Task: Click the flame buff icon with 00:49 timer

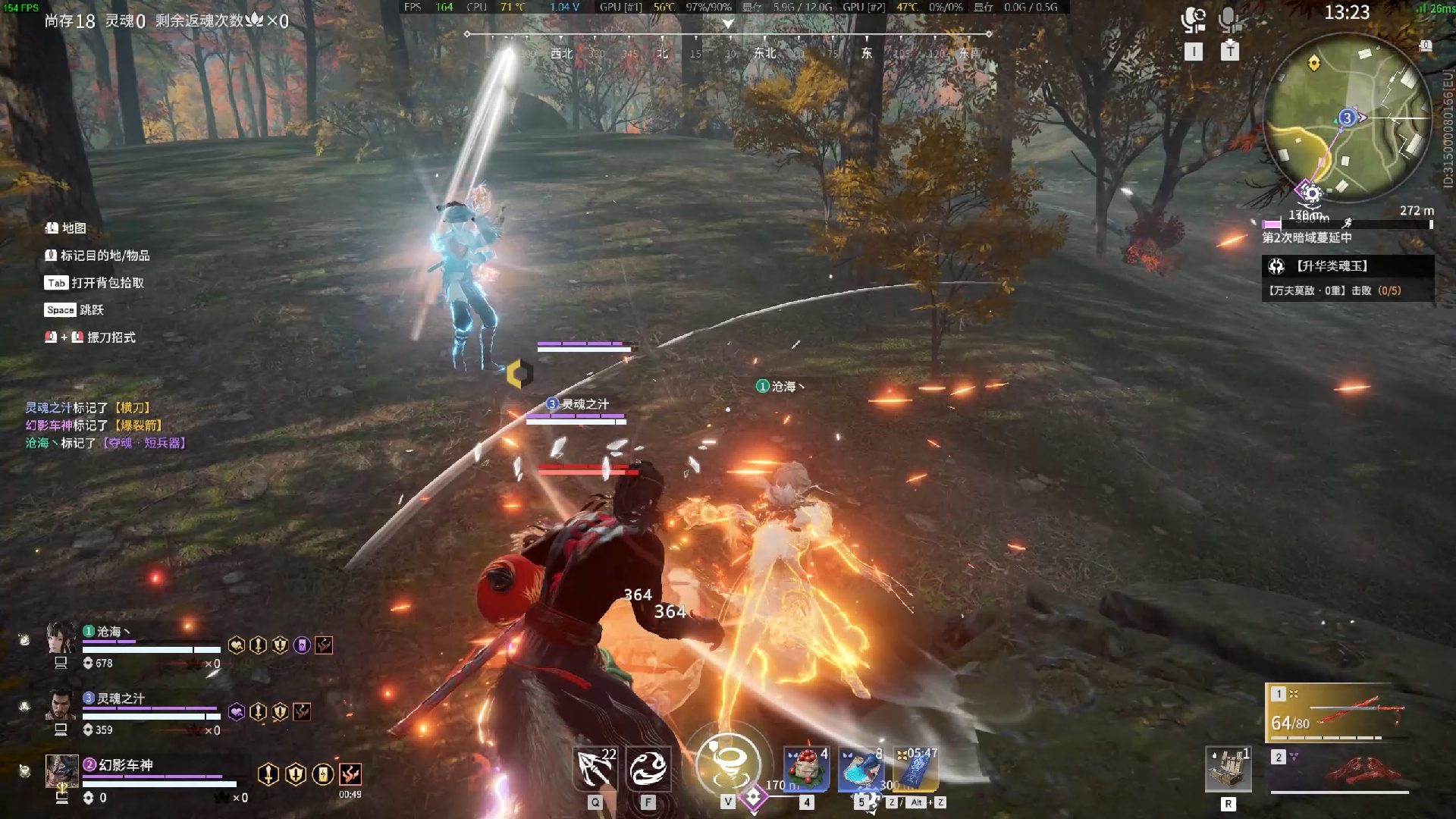Action: 350,774
